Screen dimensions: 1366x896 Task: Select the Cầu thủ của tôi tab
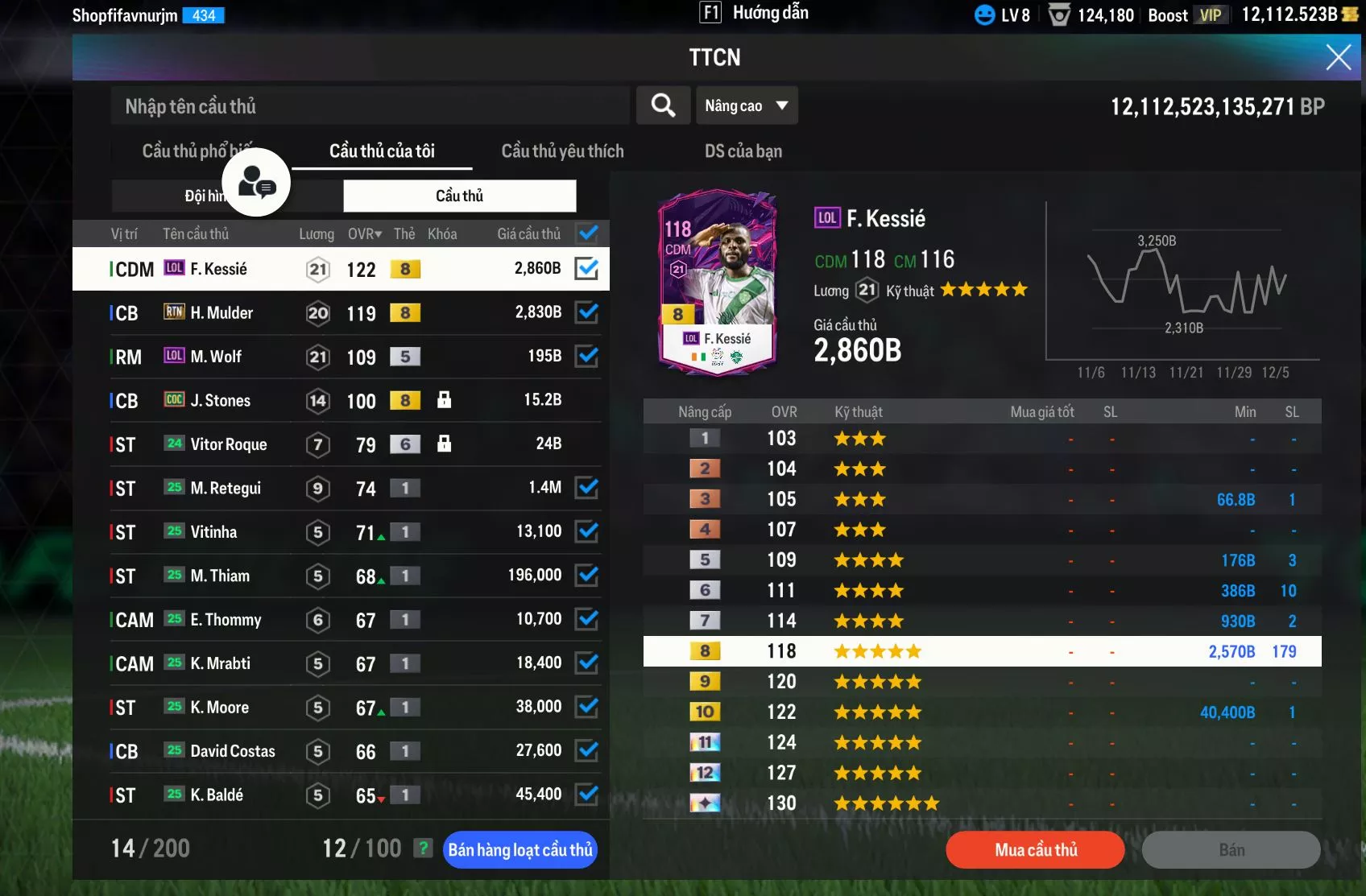tap(382, 151)
